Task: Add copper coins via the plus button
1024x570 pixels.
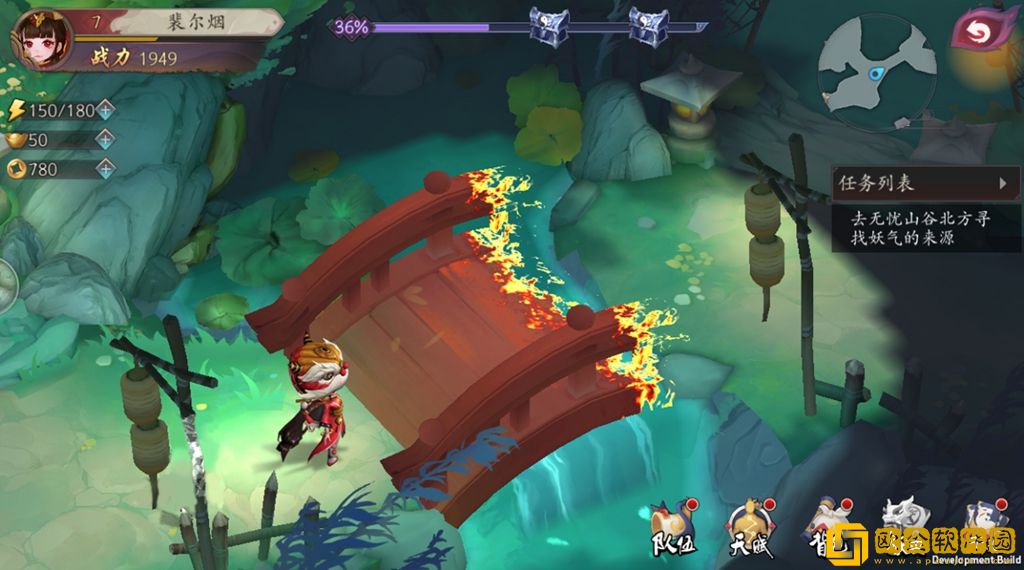Action: pos(105,169)
